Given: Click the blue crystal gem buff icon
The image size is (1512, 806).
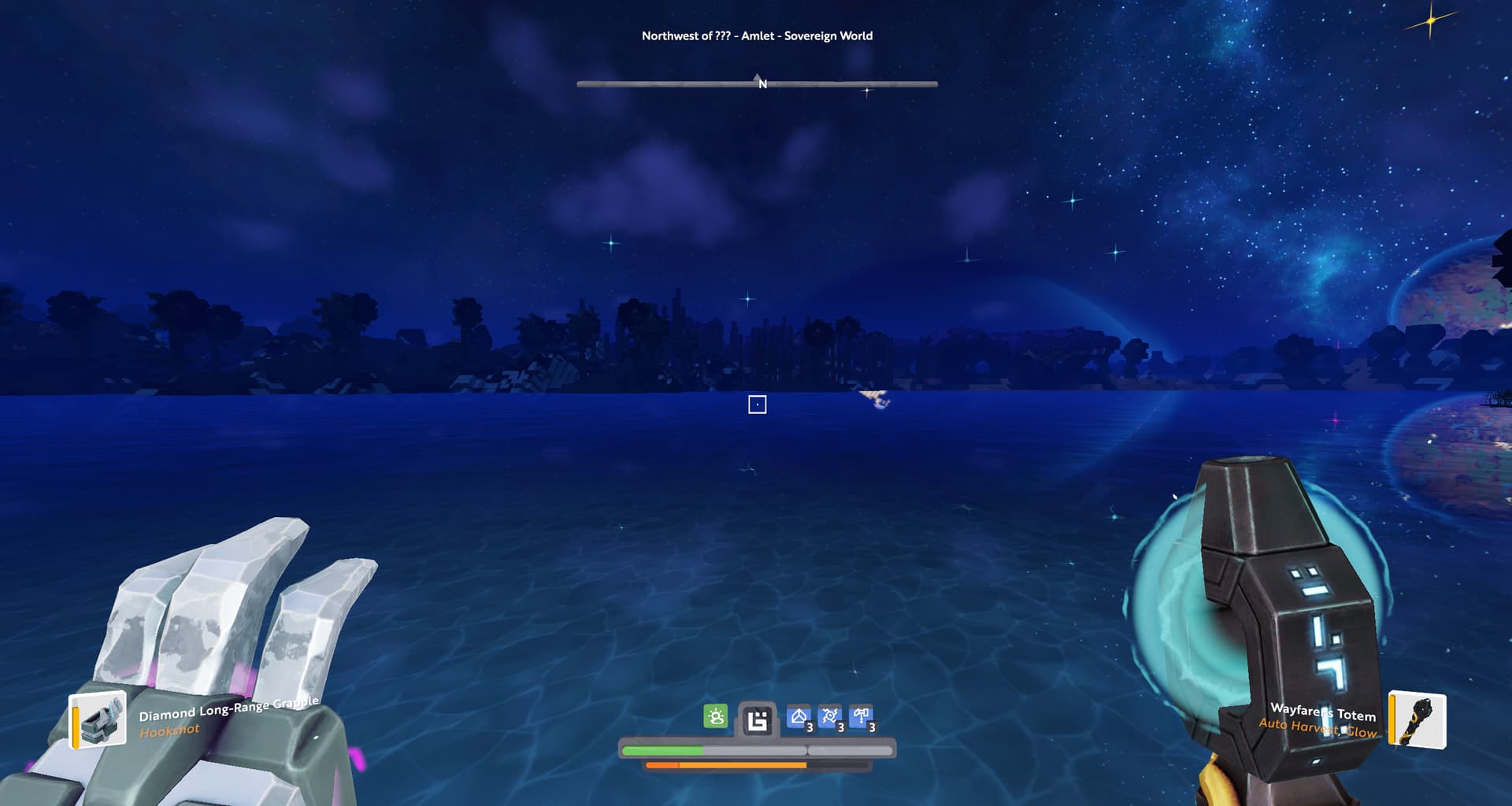Looking at the screenshot, I should tap(799, 717).
